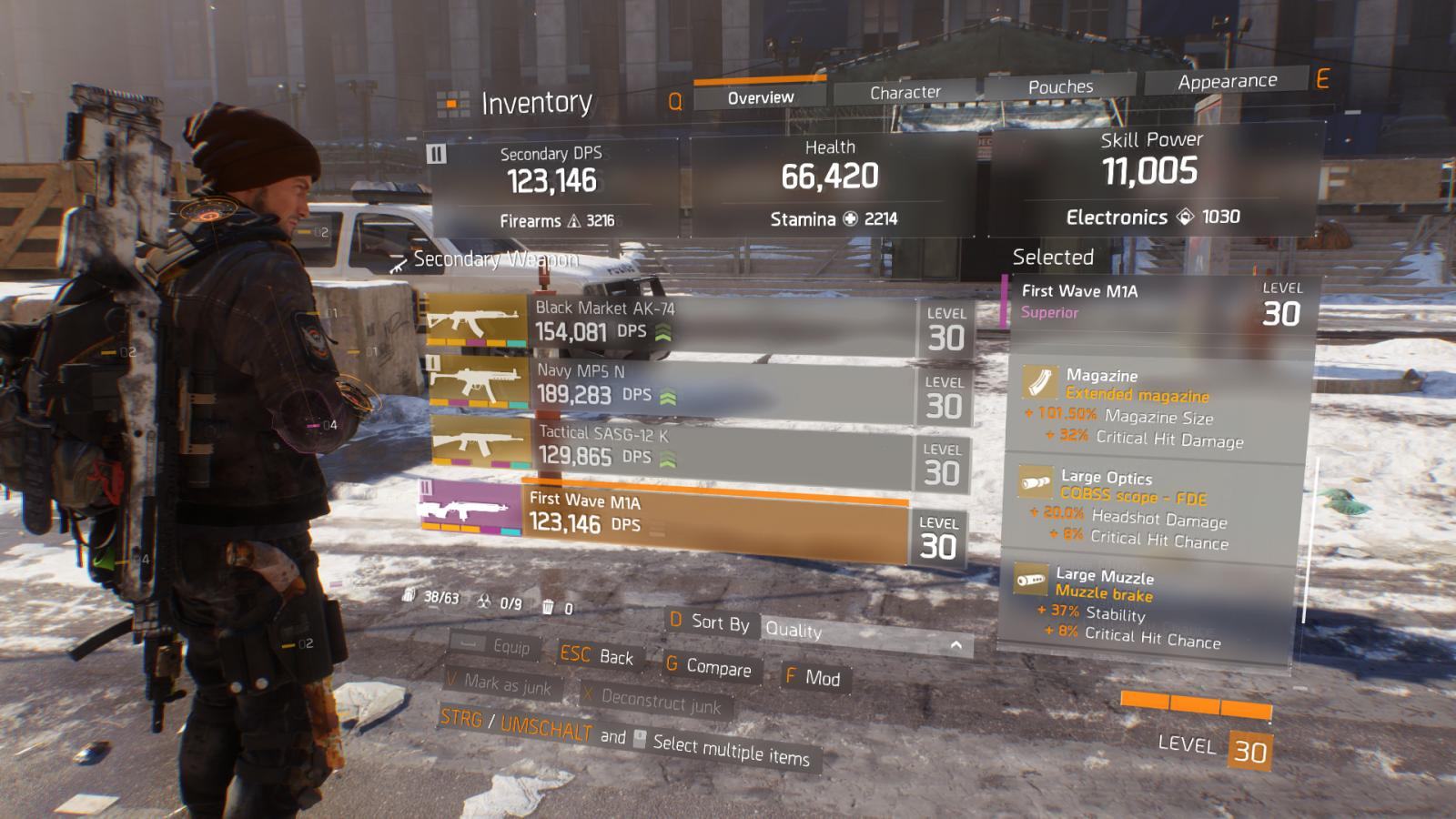Deconstruct junk items

pyautogui.click(x=653, y=700)
